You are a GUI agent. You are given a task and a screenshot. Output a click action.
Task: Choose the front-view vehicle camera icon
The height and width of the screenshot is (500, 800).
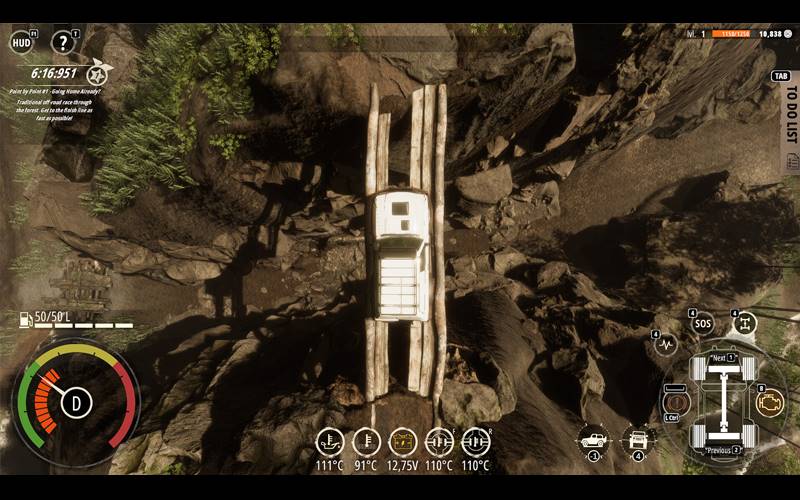tap(638, 438)
